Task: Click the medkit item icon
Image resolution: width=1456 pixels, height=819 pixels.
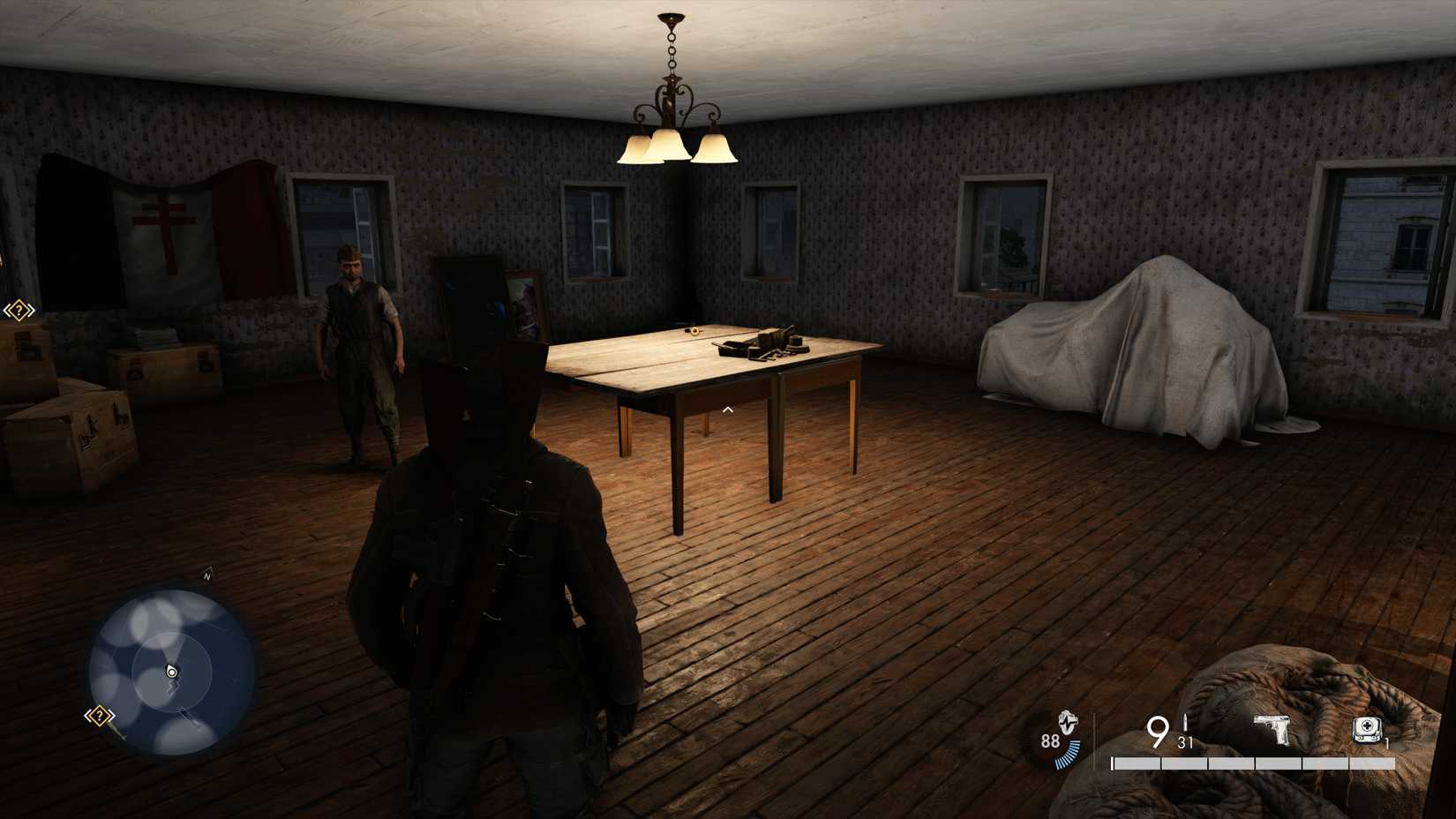Action: [1366, 728]
